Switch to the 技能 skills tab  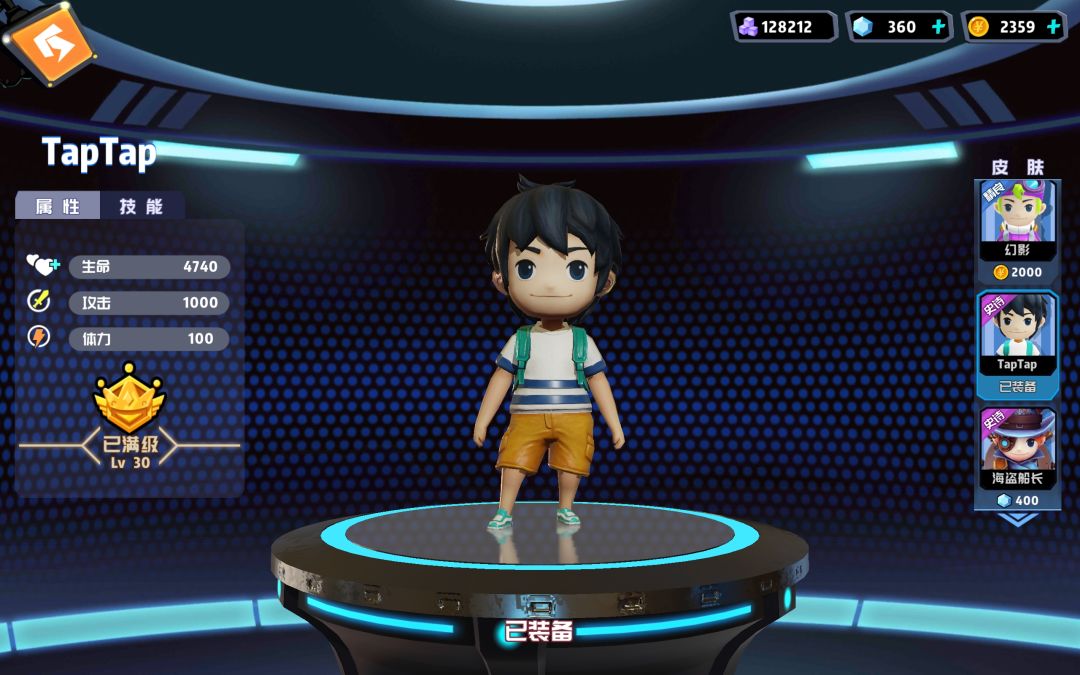[141, 206]
